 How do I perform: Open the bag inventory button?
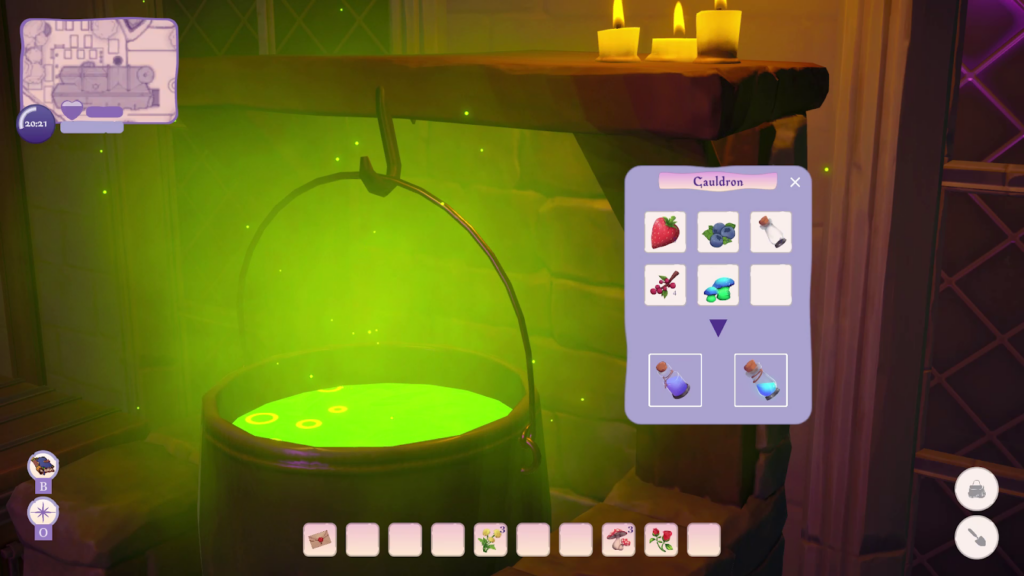[976, 489]
